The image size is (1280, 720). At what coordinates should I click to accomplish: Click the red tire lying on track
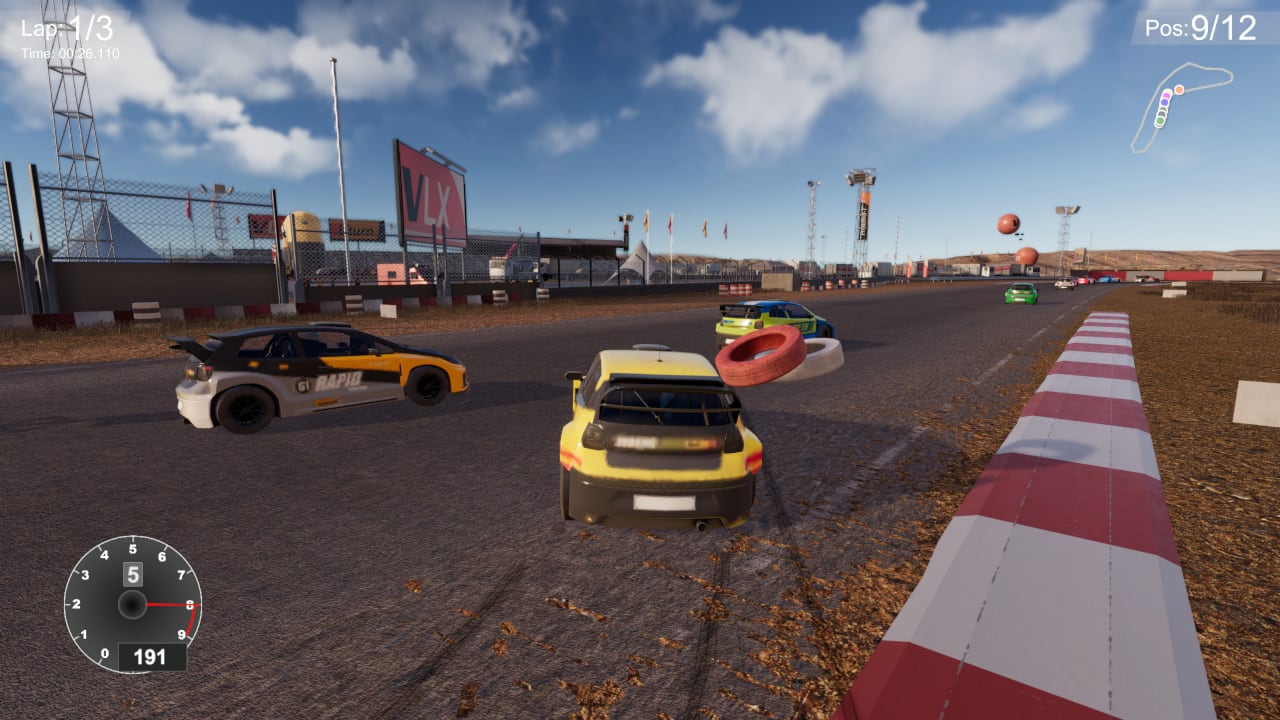tap(758, 355)
